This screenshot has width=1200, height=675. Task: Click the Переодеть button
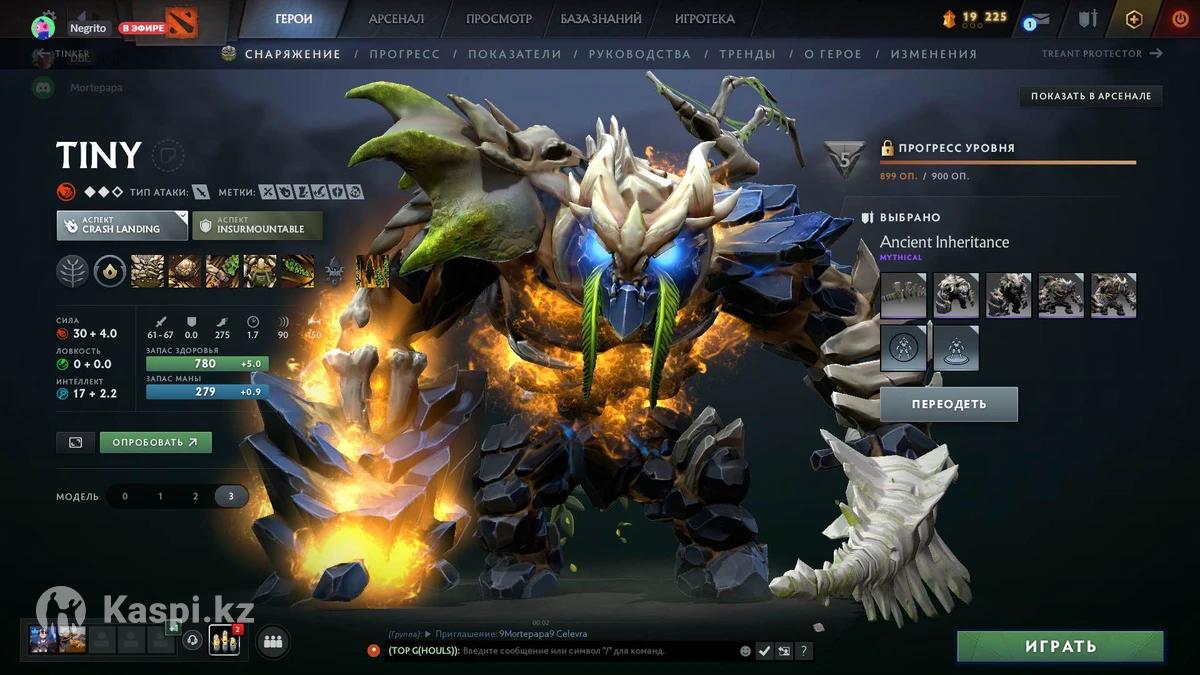(948, 404)
